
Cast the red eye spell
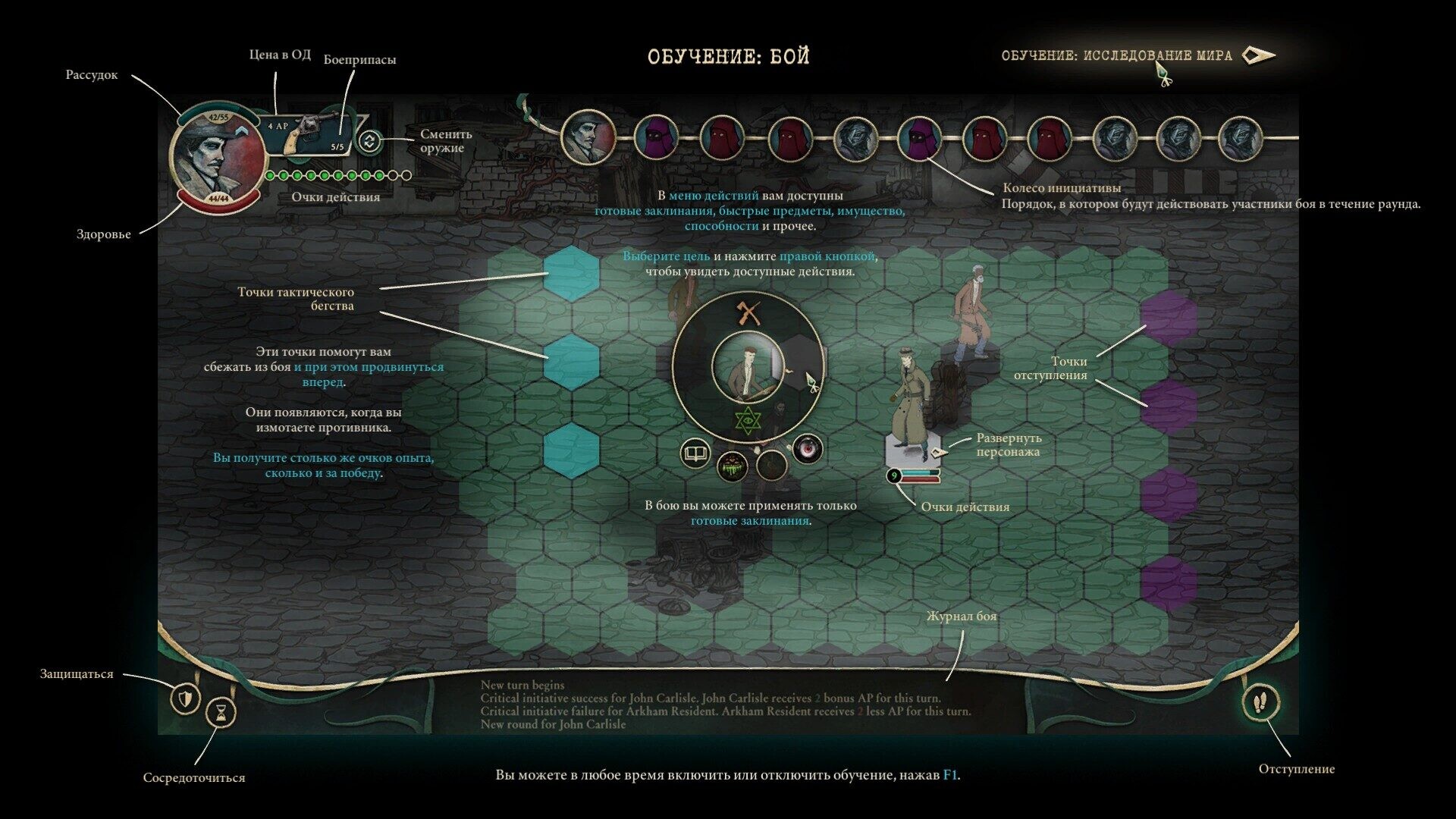coord(807,449)
